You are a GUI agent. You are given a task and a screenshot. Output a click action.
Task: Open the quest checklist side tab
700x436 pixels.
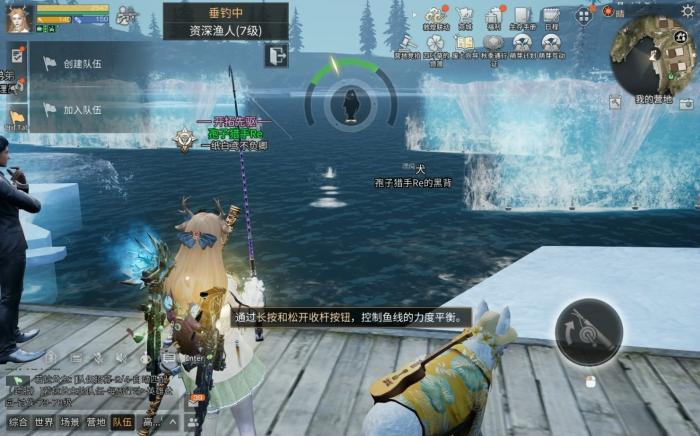(16, 55)
